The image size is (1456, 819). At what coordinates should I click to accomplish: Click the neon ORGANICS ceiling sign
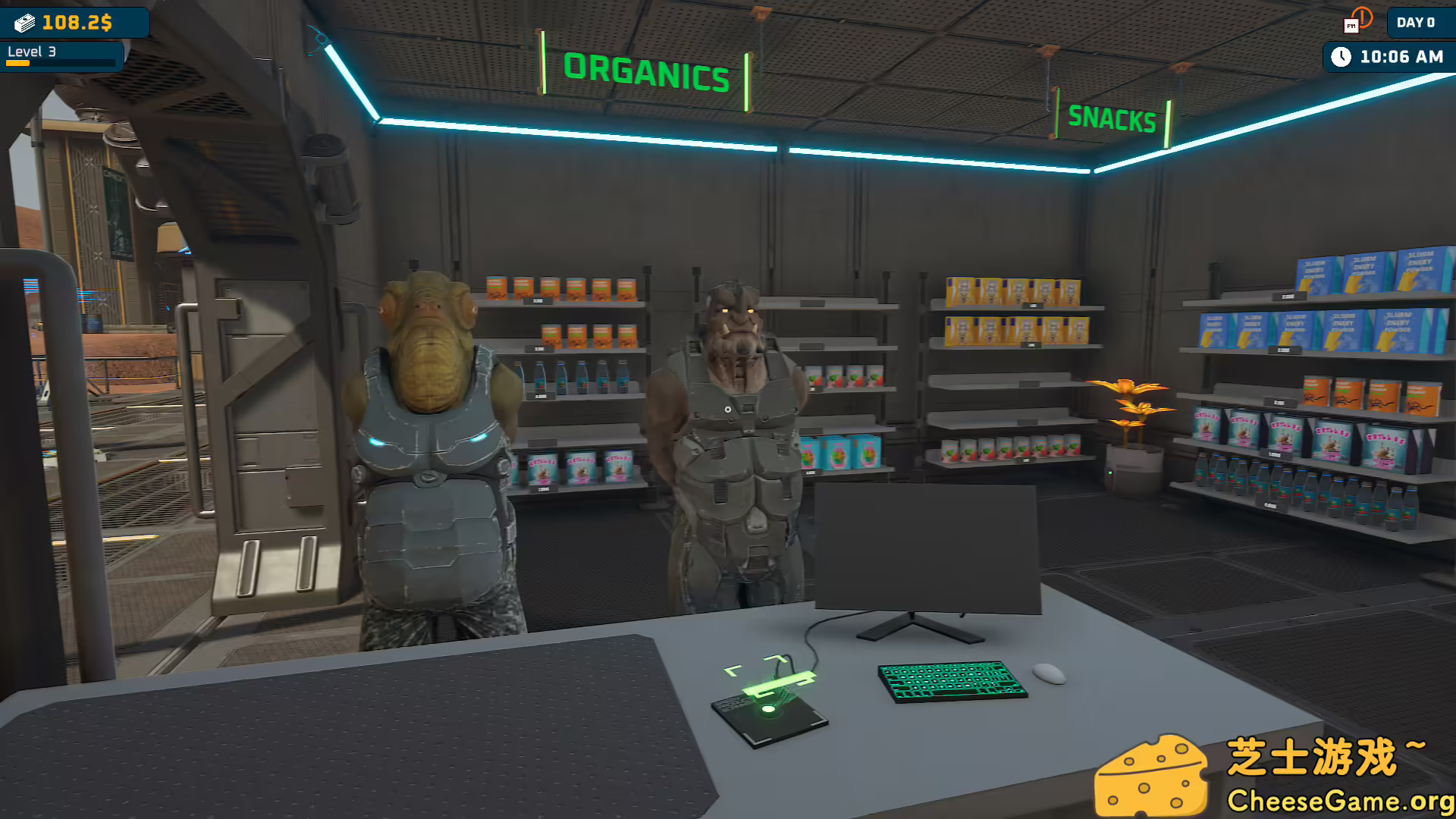[647, 72]
